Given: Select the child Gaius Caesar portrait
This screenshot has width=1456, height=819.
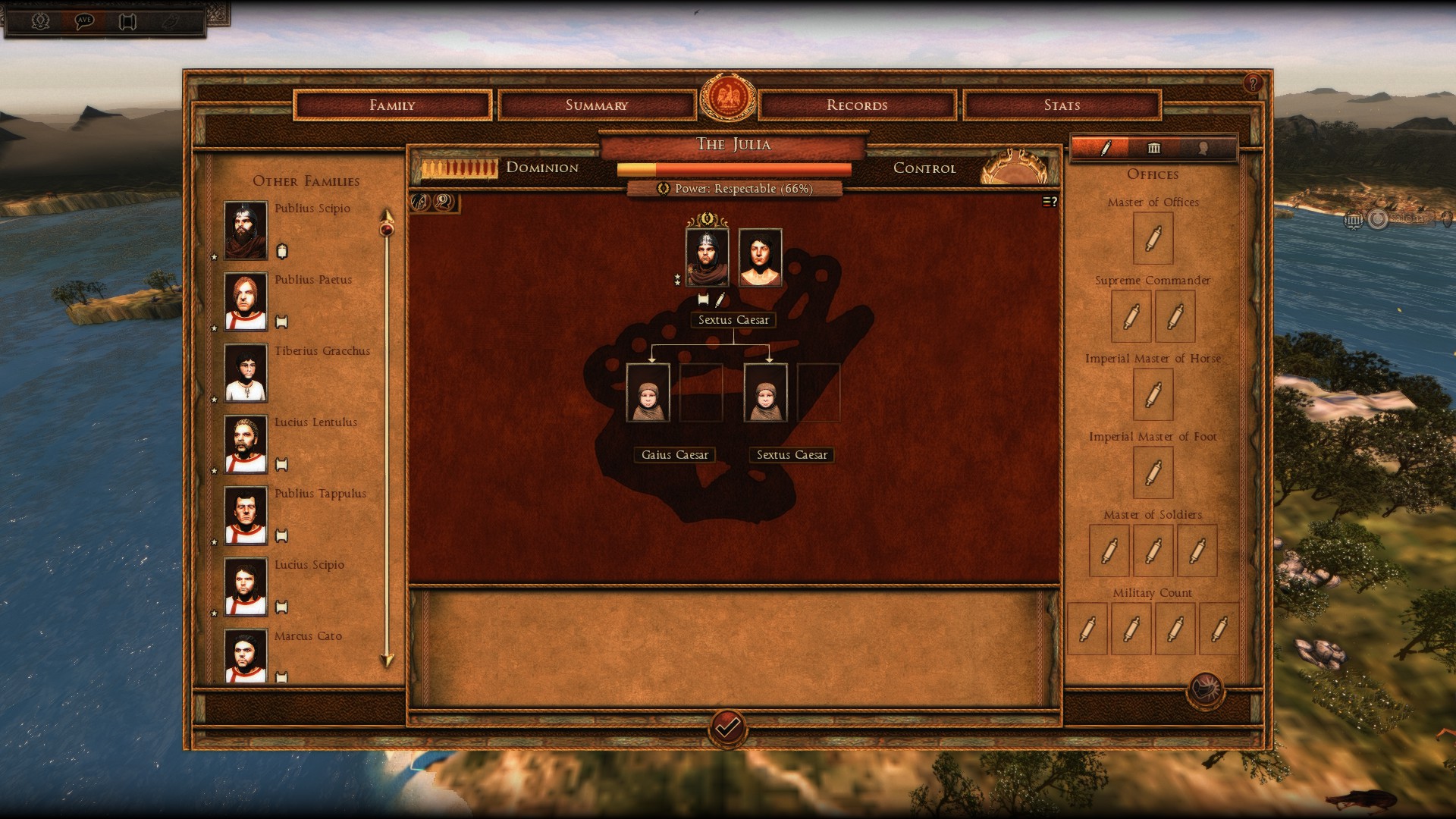Looking at the screenshot, I should tap(648, 392).
